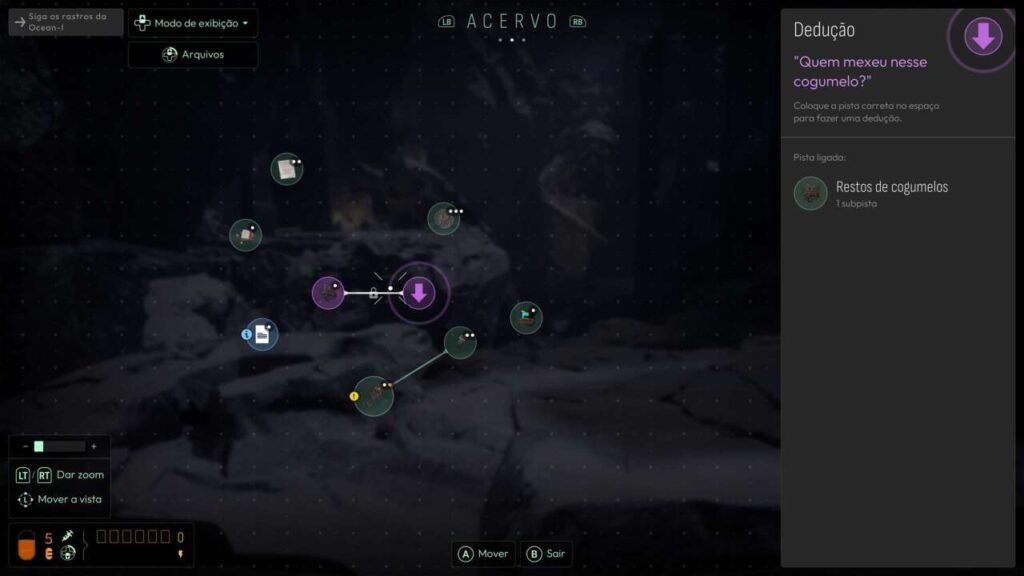Click the Dedução panel purple arrow icon
The height and width of the screenshot is (576, 1024).
click(x=982, y=37)
